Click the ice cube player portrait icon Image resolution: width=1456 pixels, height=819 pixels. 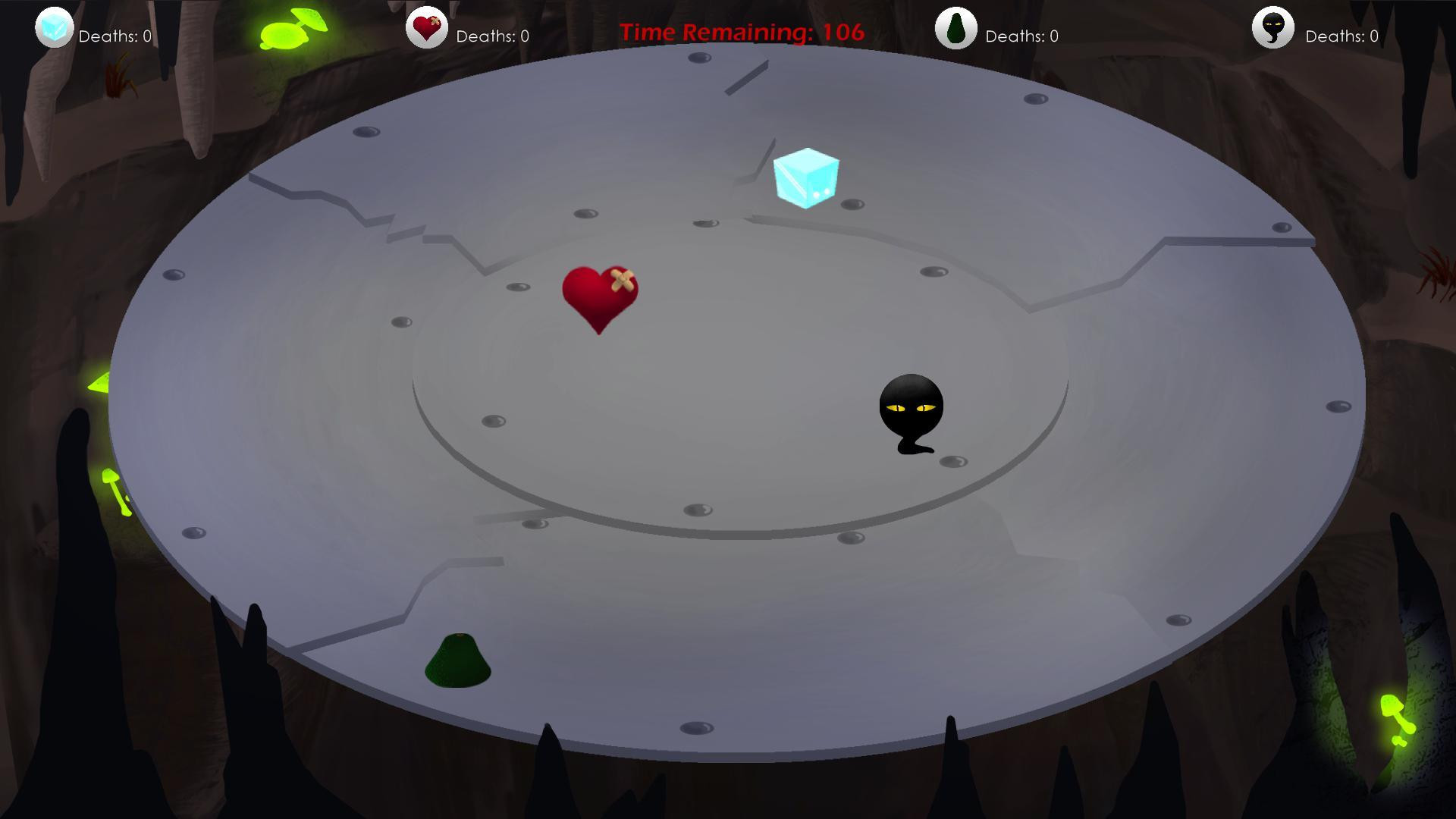coord(54,30)
